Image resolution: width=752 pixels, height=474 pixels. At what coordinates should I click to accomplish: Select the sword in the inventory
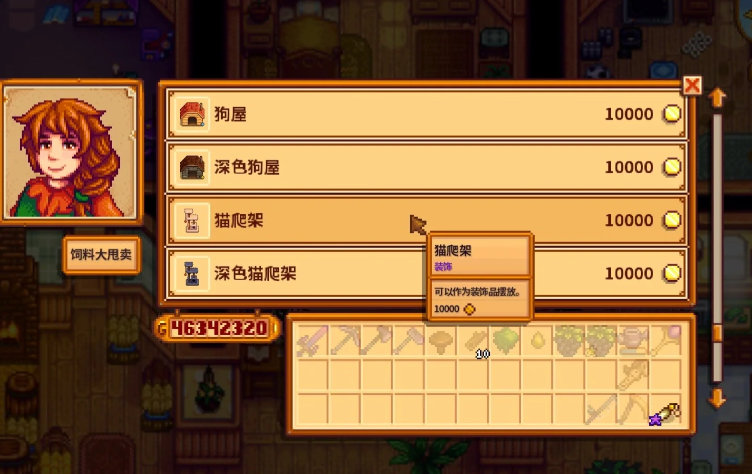312,340
